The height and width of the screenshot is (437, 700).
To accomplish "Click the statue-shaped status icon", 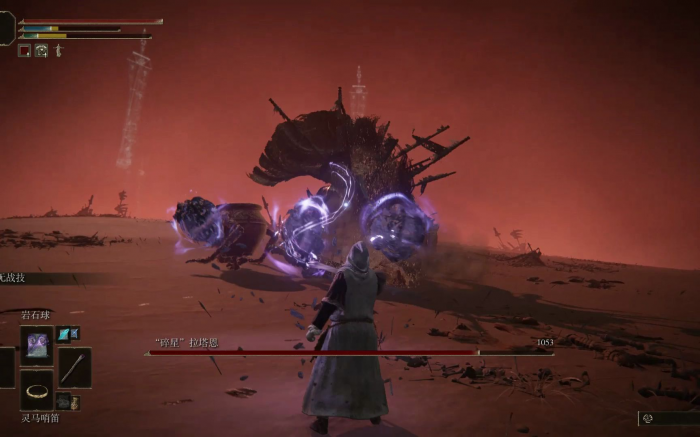I will click(58, 50).
